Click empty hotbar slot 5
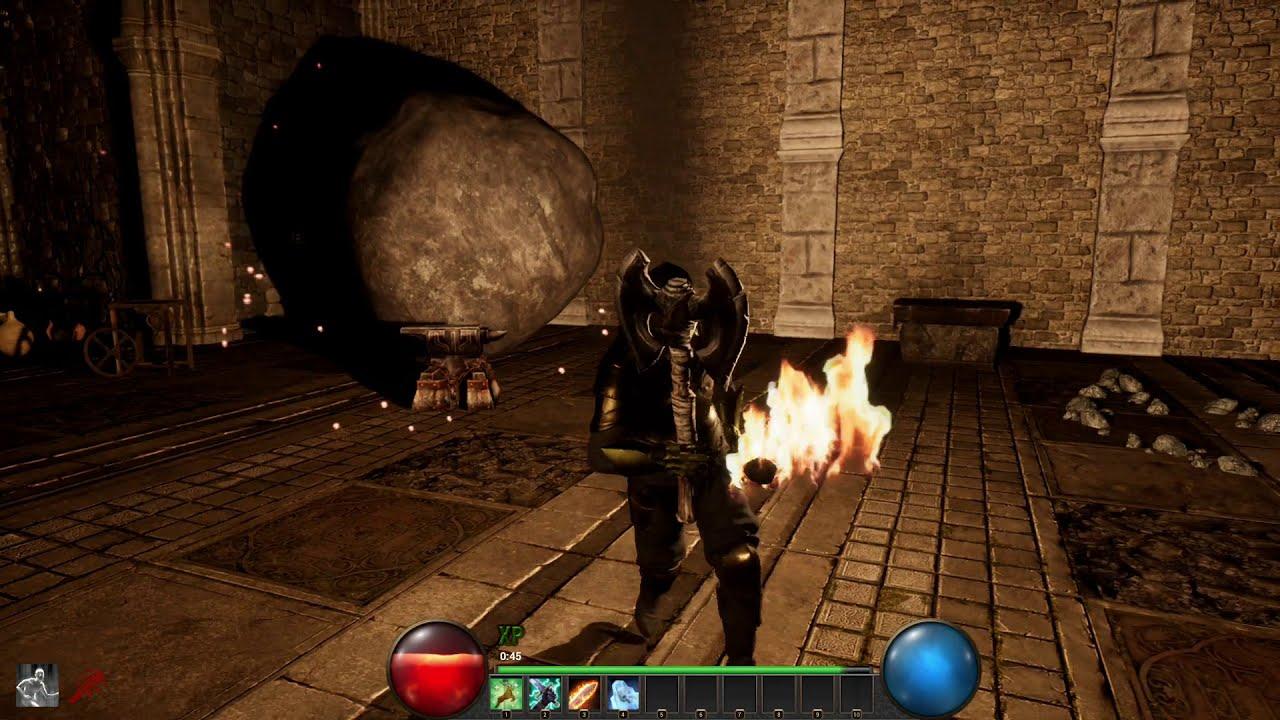The image size is (1280, 720). [662, 692]
